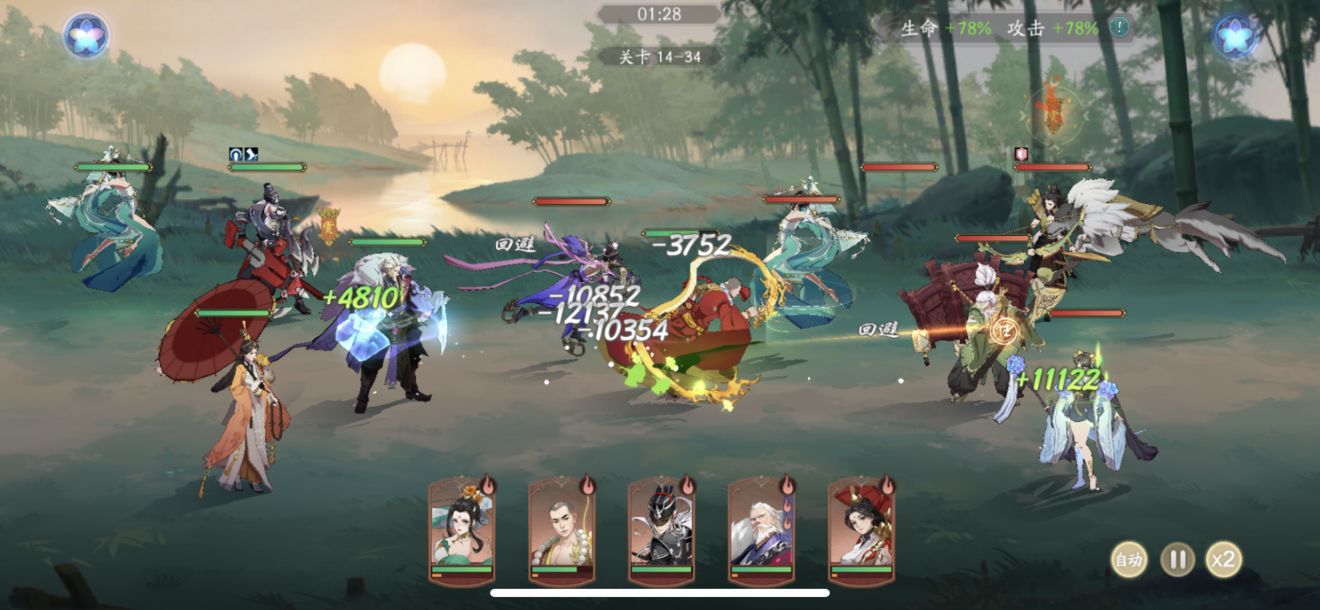The height and width of the screenshot is (610, 1320).
Task: Select the white-bearded elder hero card
Action: pos(761,530)
